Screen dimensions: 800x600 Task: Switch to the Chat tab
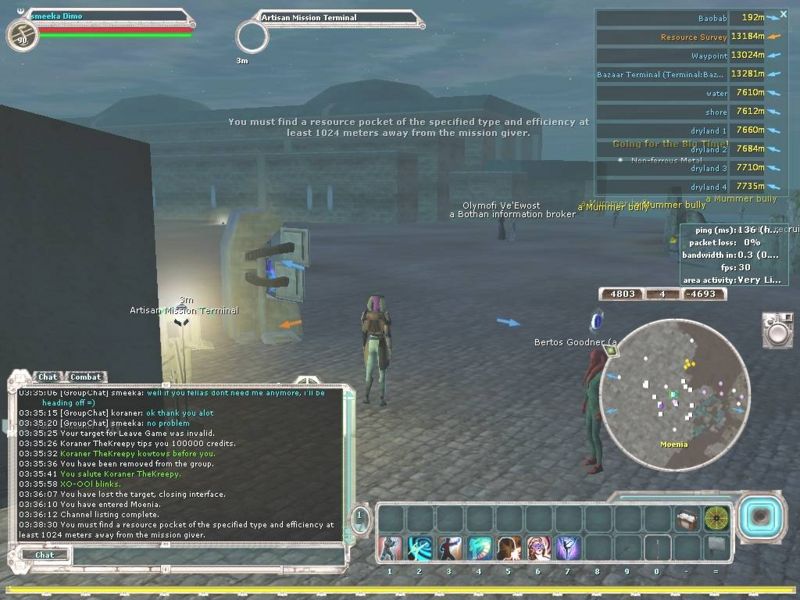tap(47, 377)
